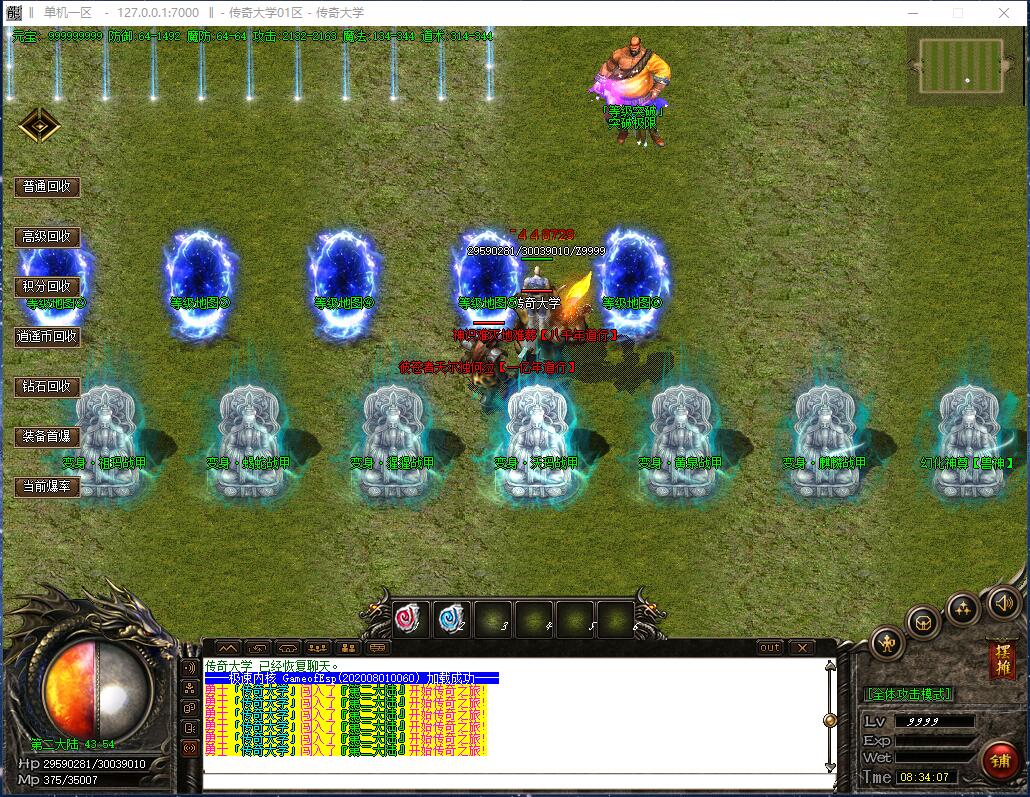Viewport: 1030px width, 797px height.
Task: Click the red 铺 shop button
Action: click(x=1000, y=760)
